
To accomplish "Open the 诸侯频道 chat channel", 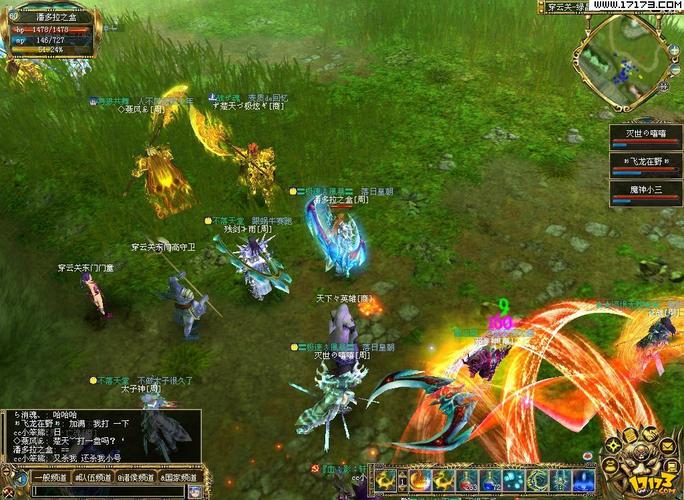I will point(137,478).
